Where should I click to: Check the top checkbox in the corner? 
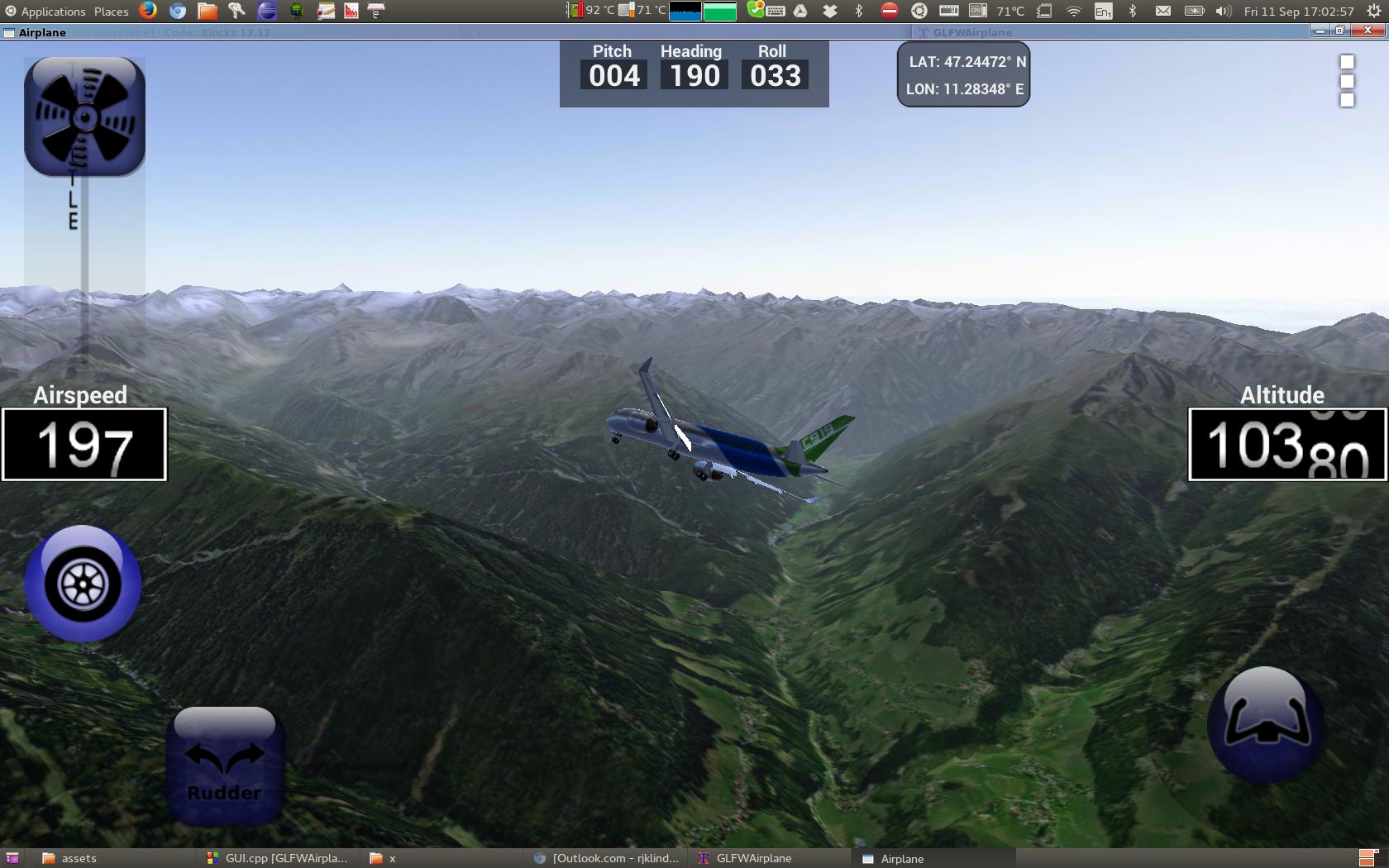pyautogui.click(x=1347, y=62)
